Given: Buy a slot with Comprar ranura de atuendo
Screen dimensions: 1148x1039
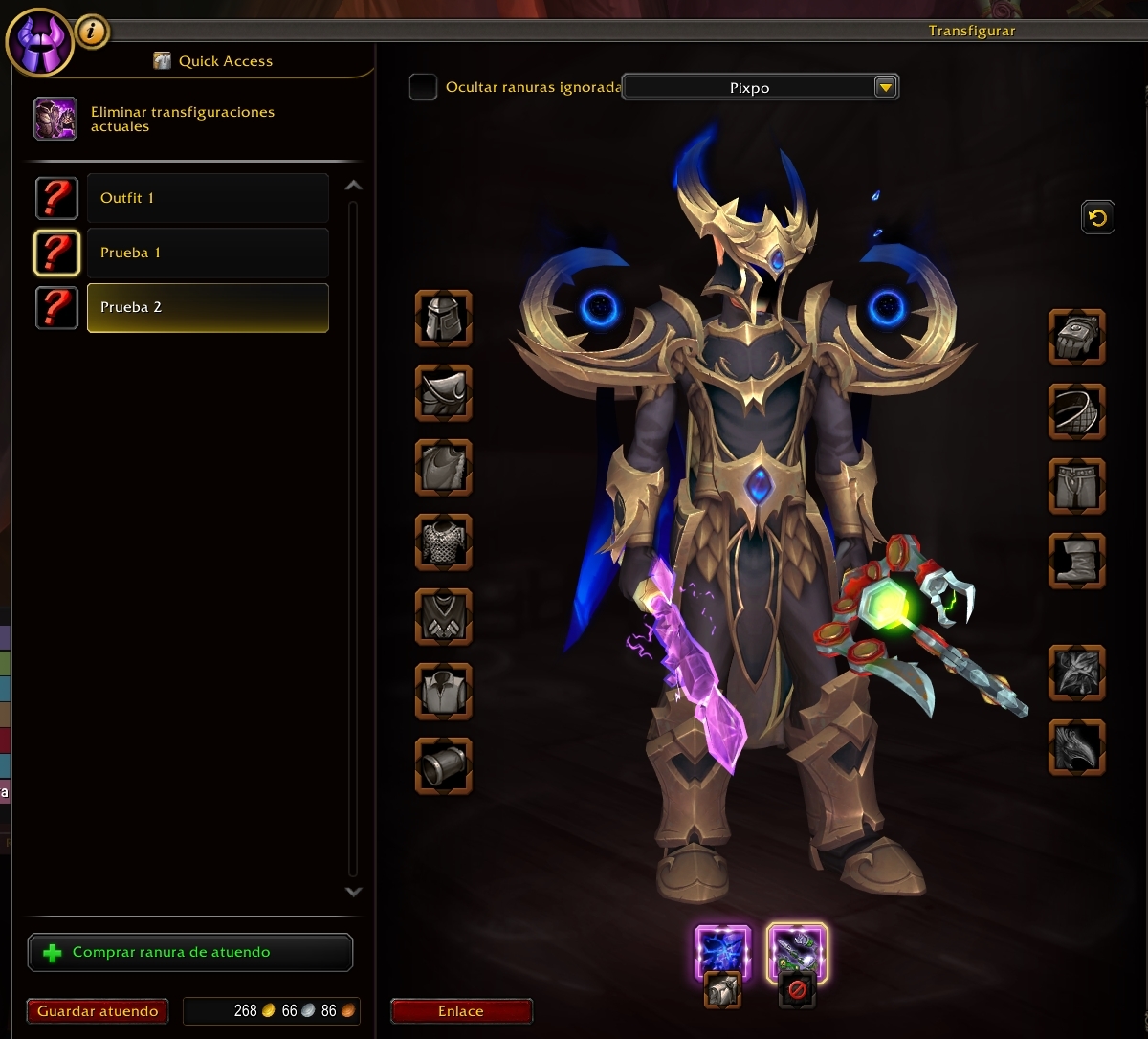Looking at the screenshot, I should 190,953.
